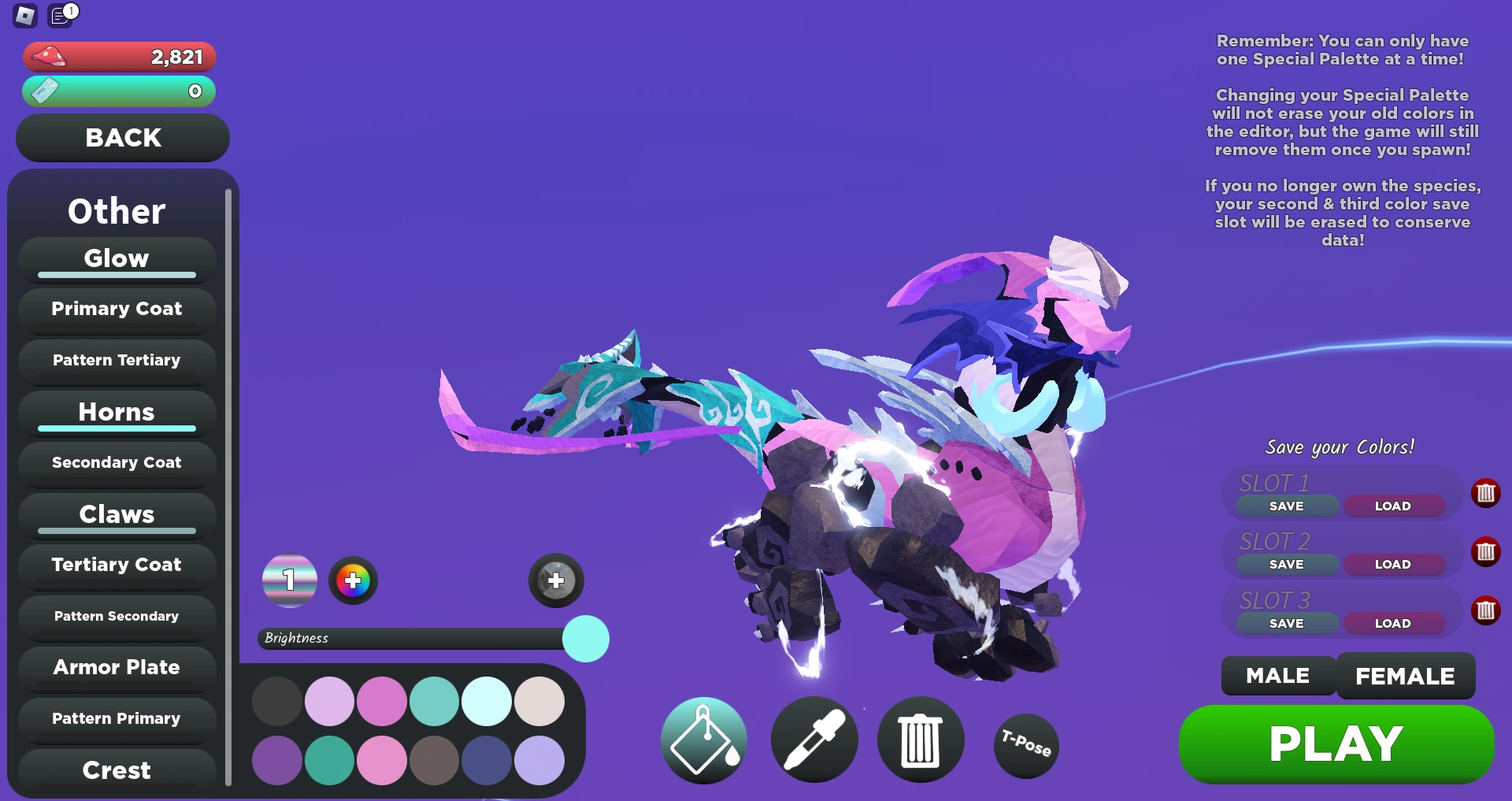Select the FEMALE option
The height and width of the screenshot is (801, 1512).
point(1406,676)
